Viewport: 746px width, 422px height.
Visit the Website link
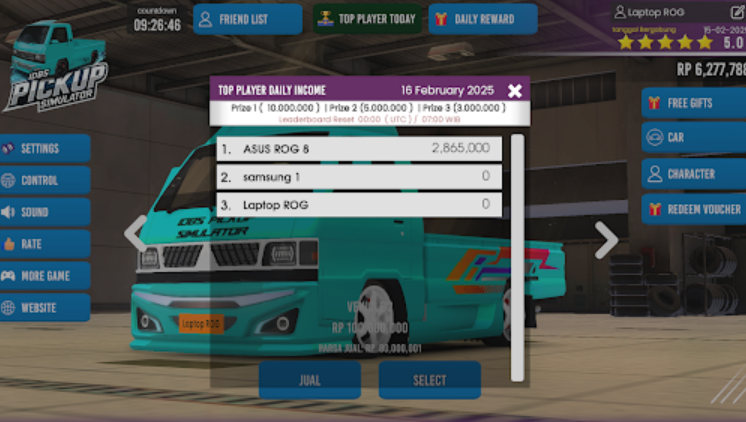(x=45, y=308)
